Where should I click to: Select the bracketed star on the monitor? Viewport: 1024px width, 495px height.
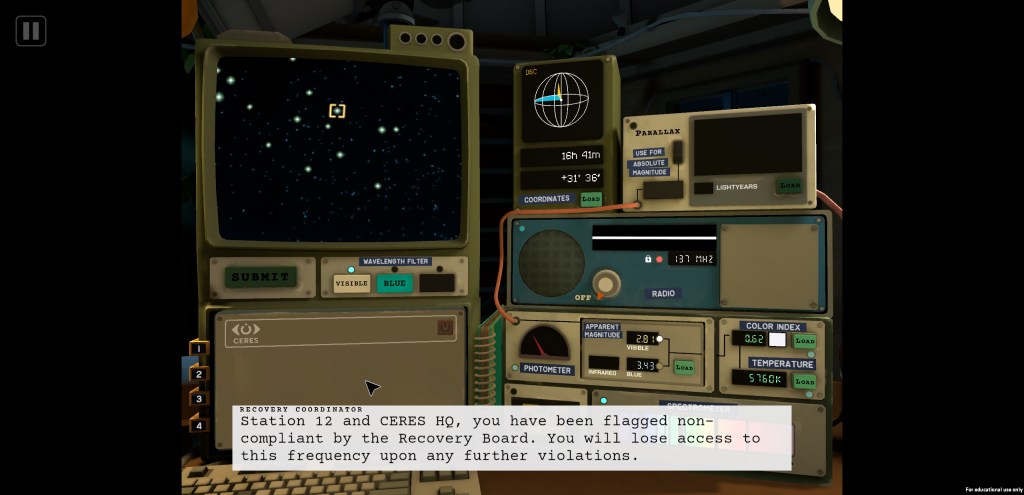coord(337,111)
